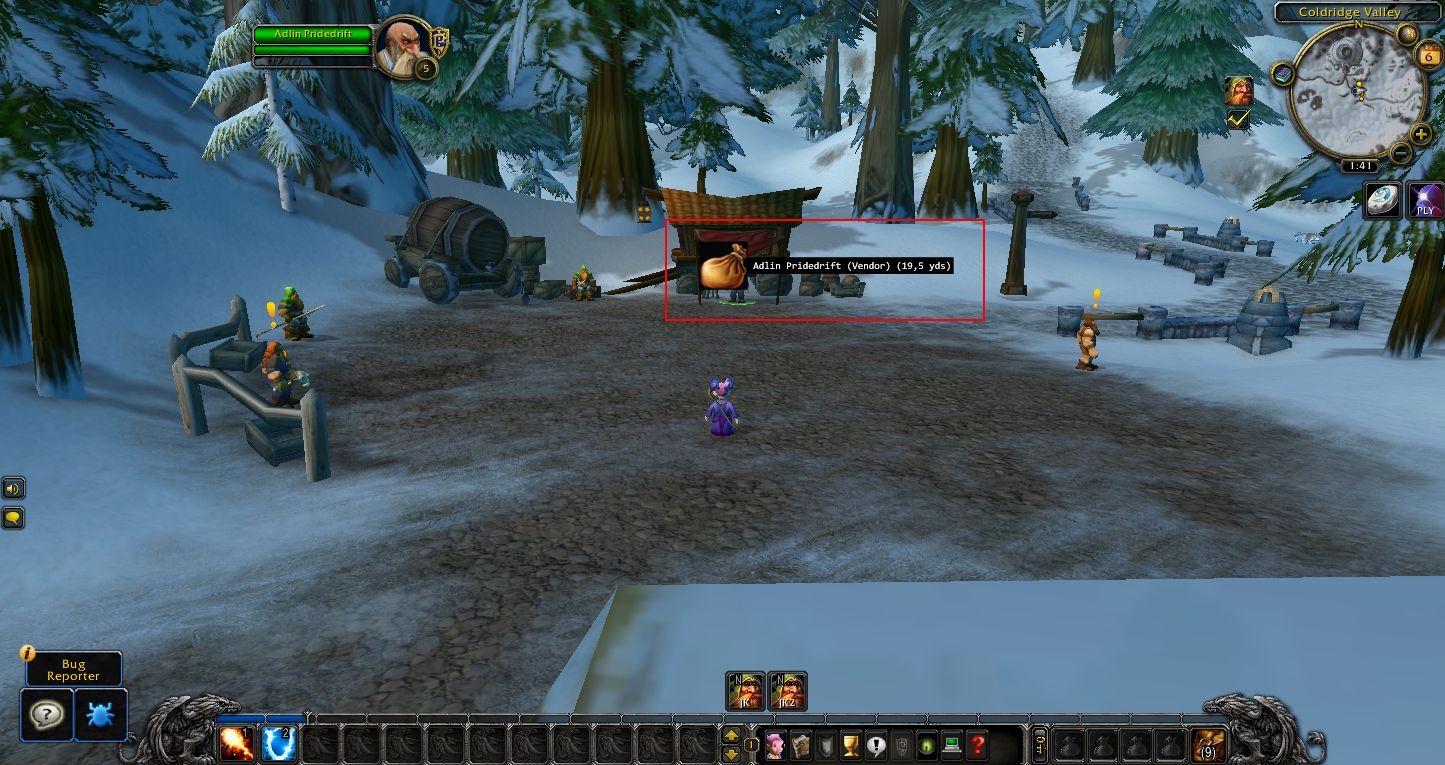Cast the Fireball spell in slot 1

(x=237, y=744)
